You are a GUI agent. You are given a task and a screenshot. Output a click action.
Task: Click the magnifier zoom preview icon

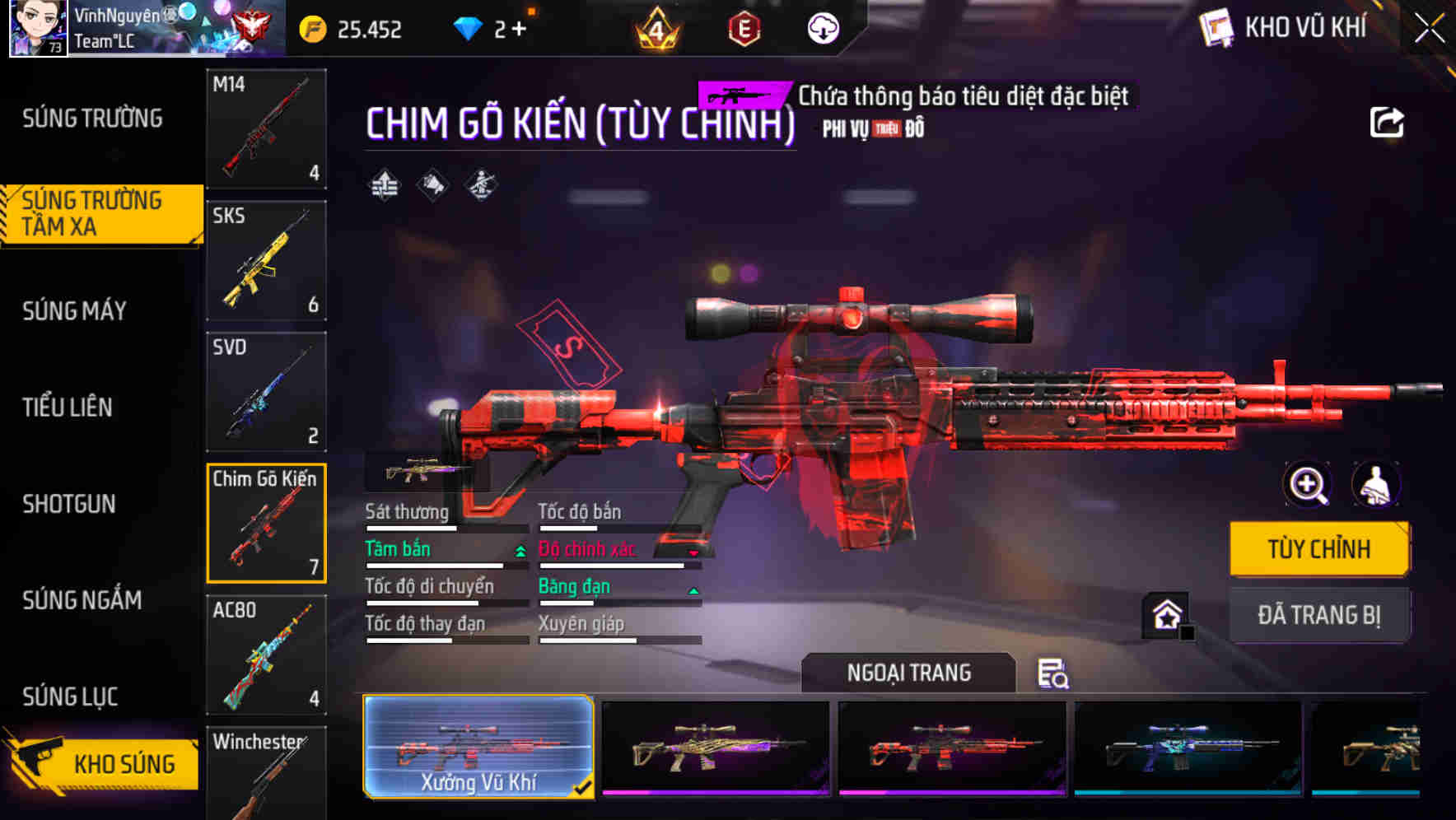(1307, 485)
